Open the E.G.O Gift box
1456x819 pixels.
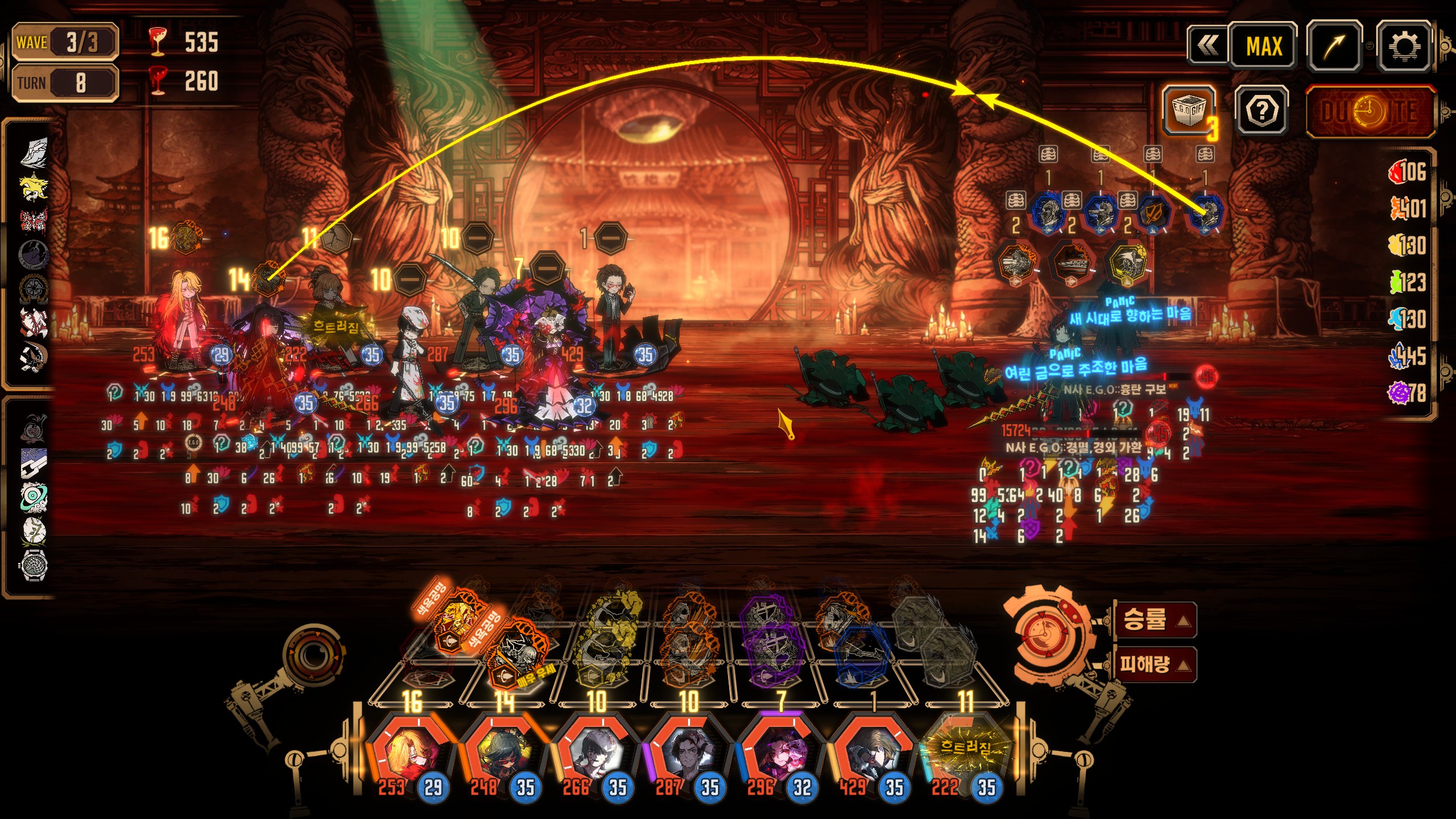1188,110
